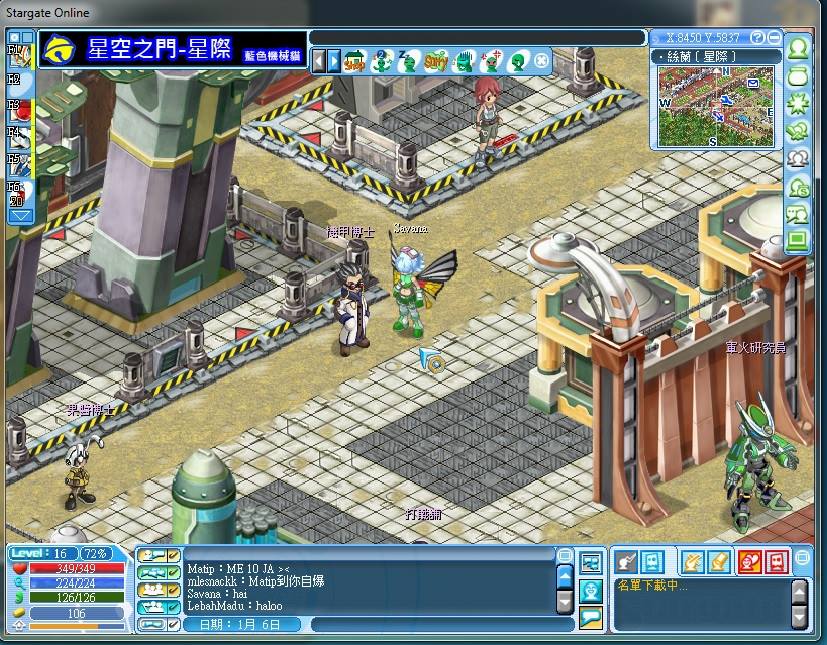This screenshot has width=827, height=645.
Task: Use the F1 hotkey slot item
Action: [x=22, y=54]
